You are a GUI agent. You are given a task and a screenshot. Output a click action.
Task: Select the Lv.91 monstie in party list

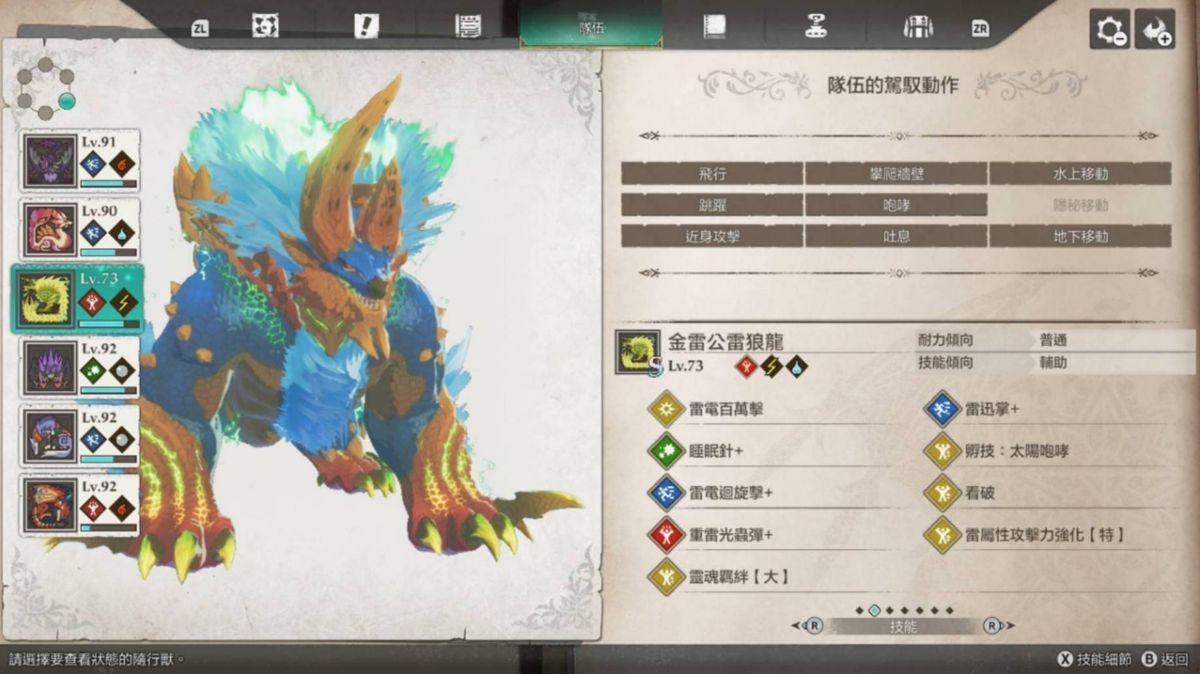[80, 162]
